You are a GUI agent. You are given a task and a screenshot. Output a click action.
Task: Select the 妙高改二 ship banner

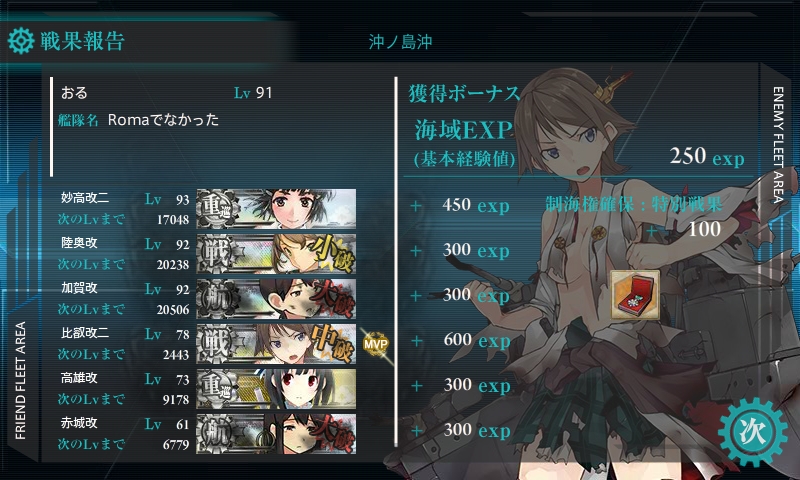276,206
